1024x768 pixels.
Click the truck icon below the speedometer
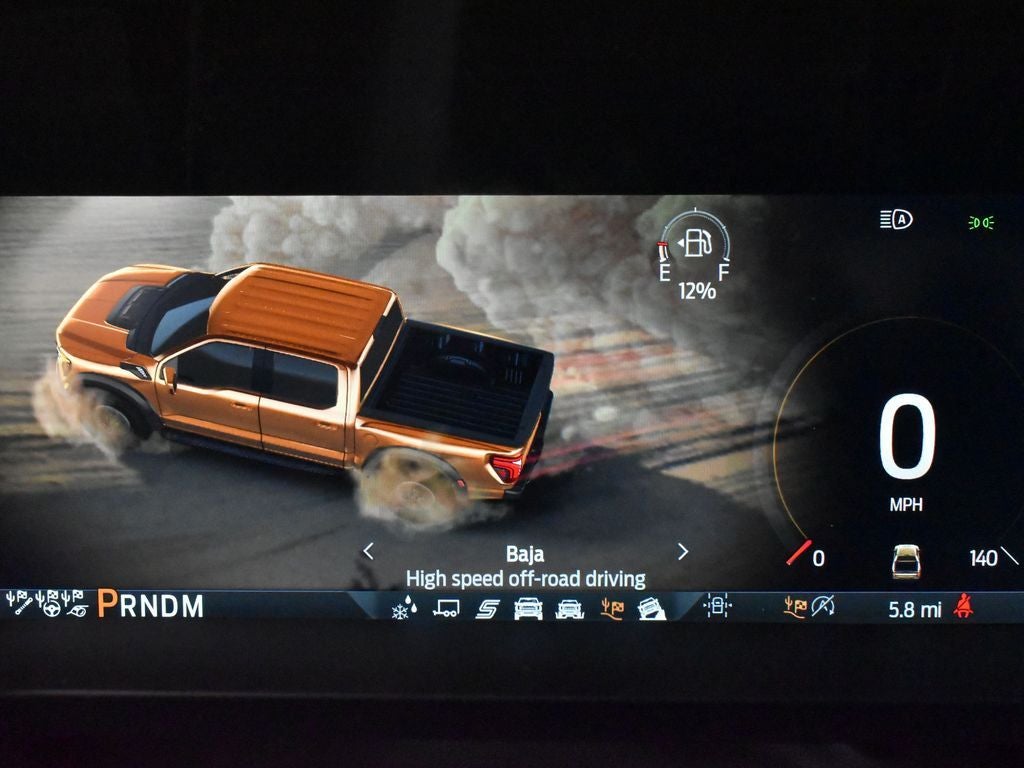coord(906,561)
